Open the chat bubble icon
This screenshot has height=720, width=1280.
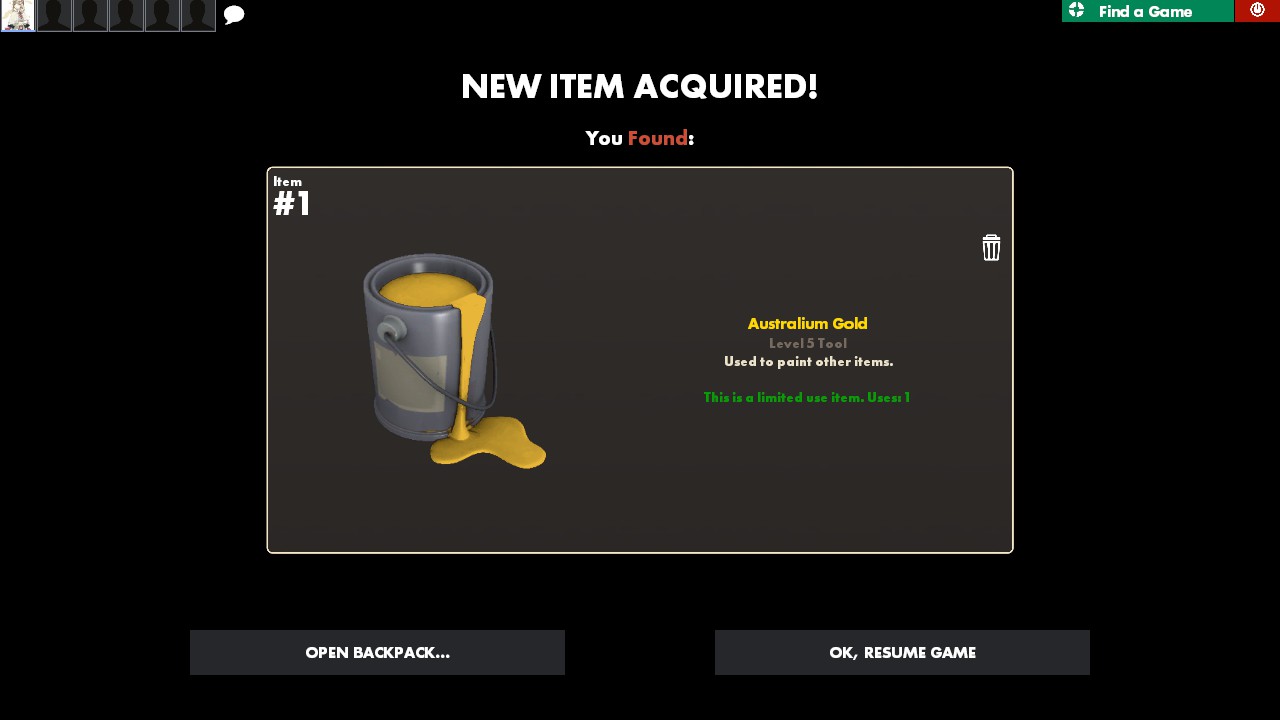click(x=233, y=14)
